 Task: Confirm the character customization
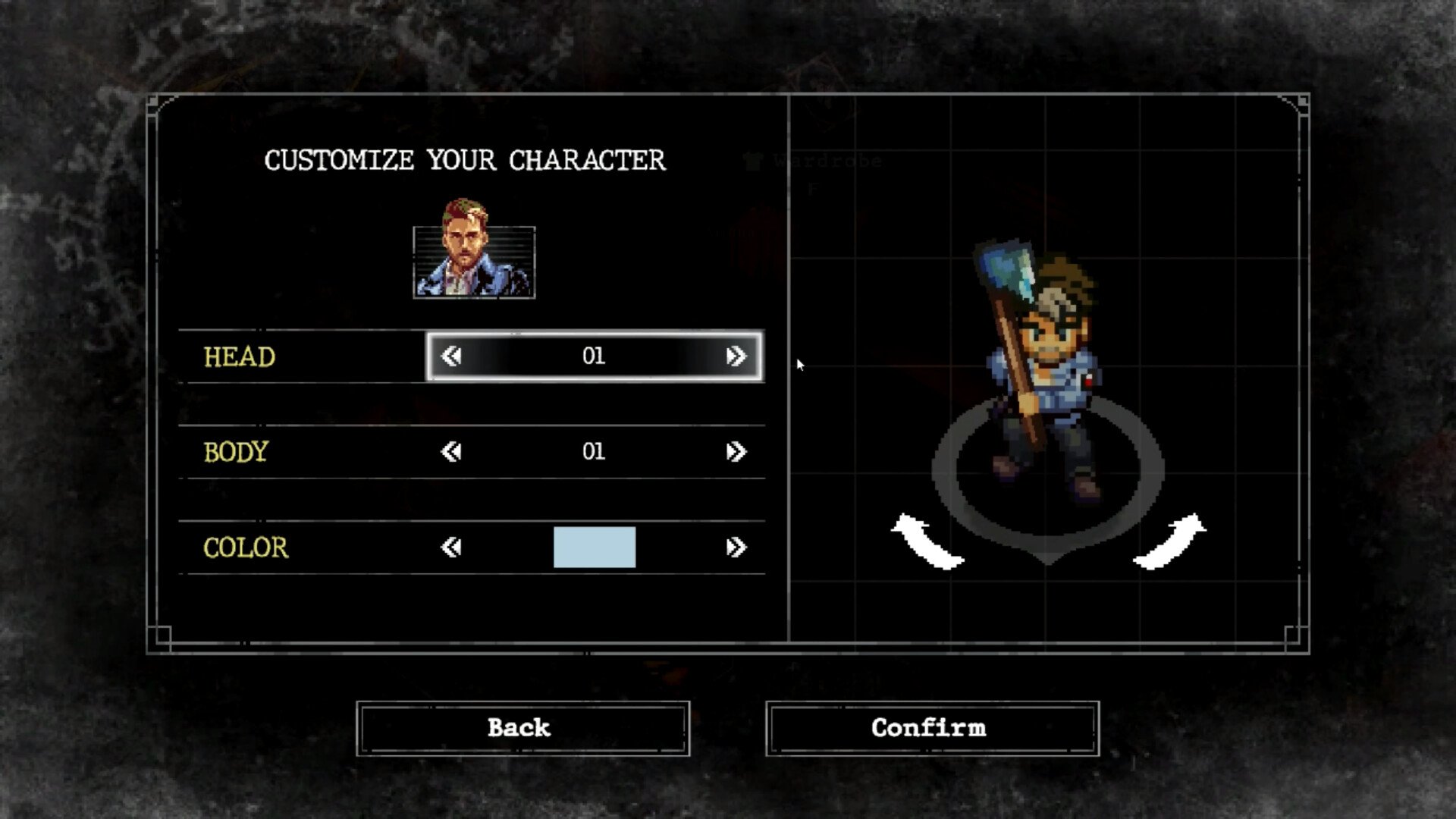(932, 728)
